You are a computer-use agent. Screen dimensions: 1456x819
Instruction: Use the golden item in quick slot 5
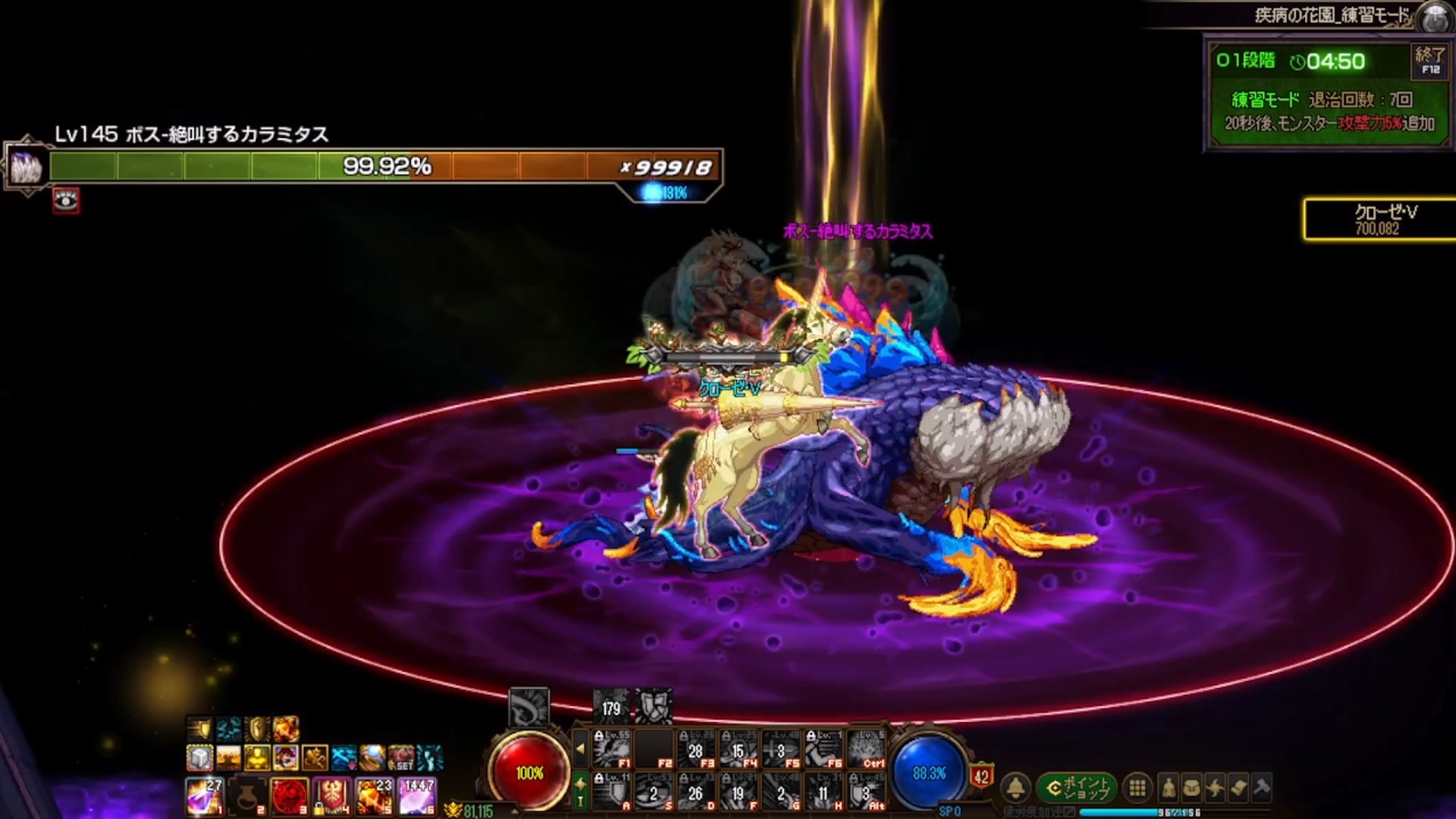coord(374,796)
